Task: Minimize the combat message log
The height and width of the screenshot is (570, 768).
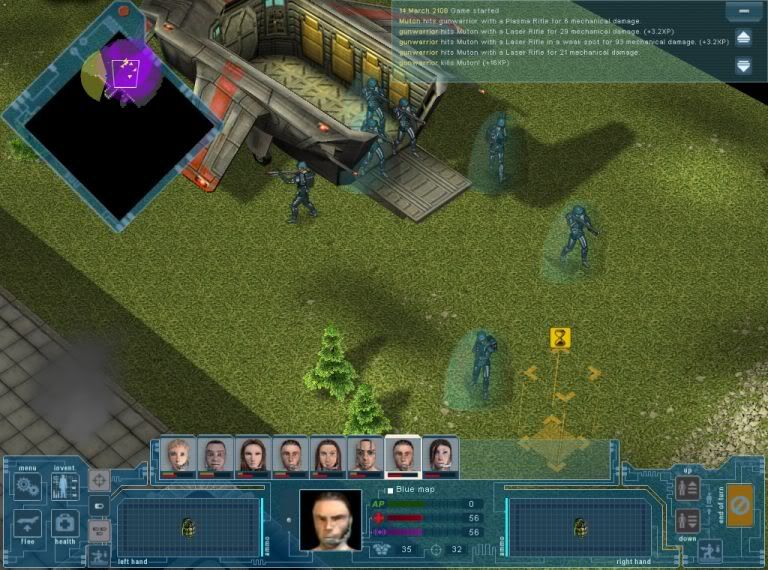Action: click(x=742, y=12)
